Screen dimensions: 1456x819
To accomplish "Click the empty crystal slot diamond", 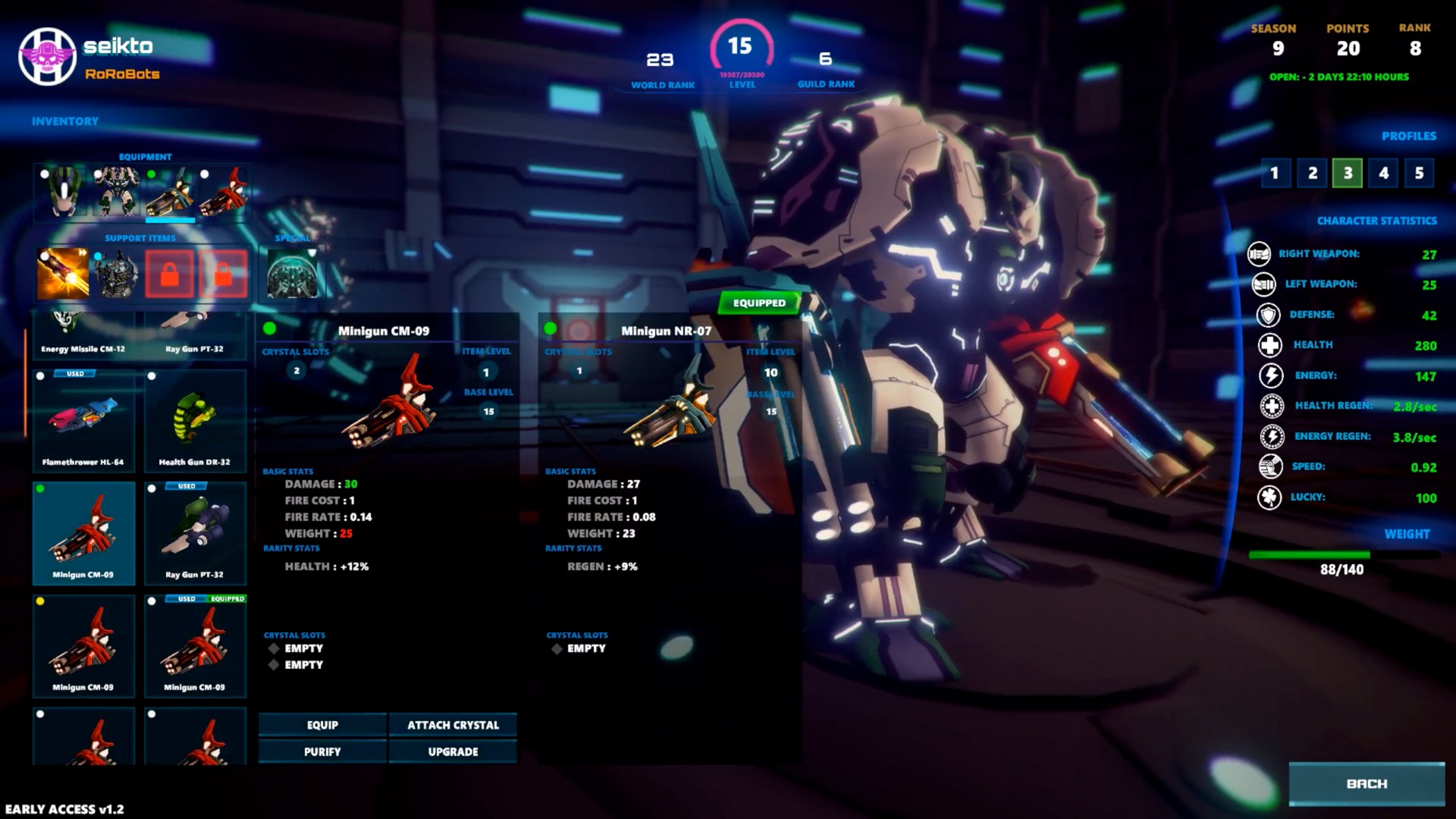I will click(273, 648).
